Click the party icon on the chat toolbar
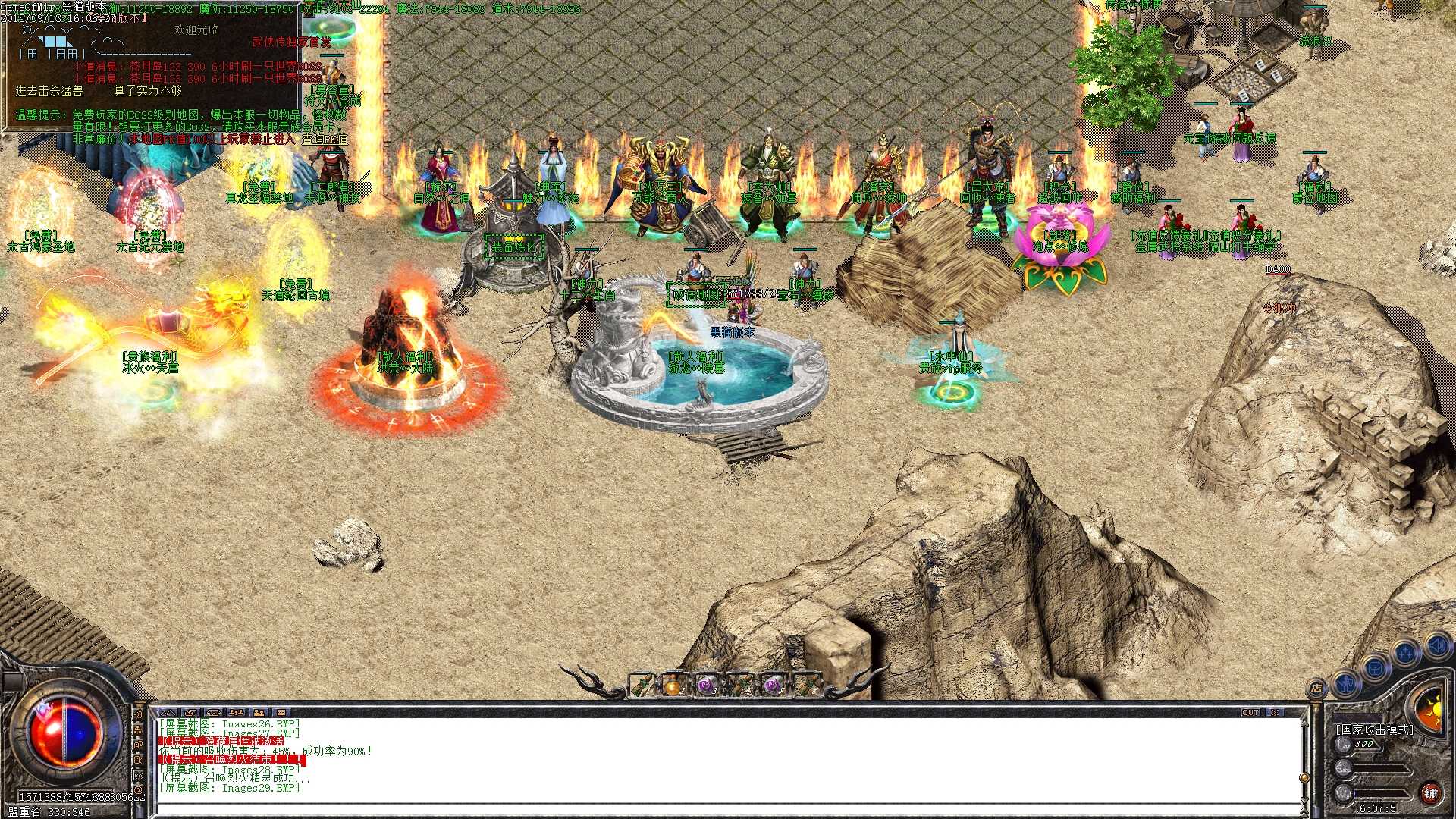Screen dimensions: 1456x819 coord(237,714)
